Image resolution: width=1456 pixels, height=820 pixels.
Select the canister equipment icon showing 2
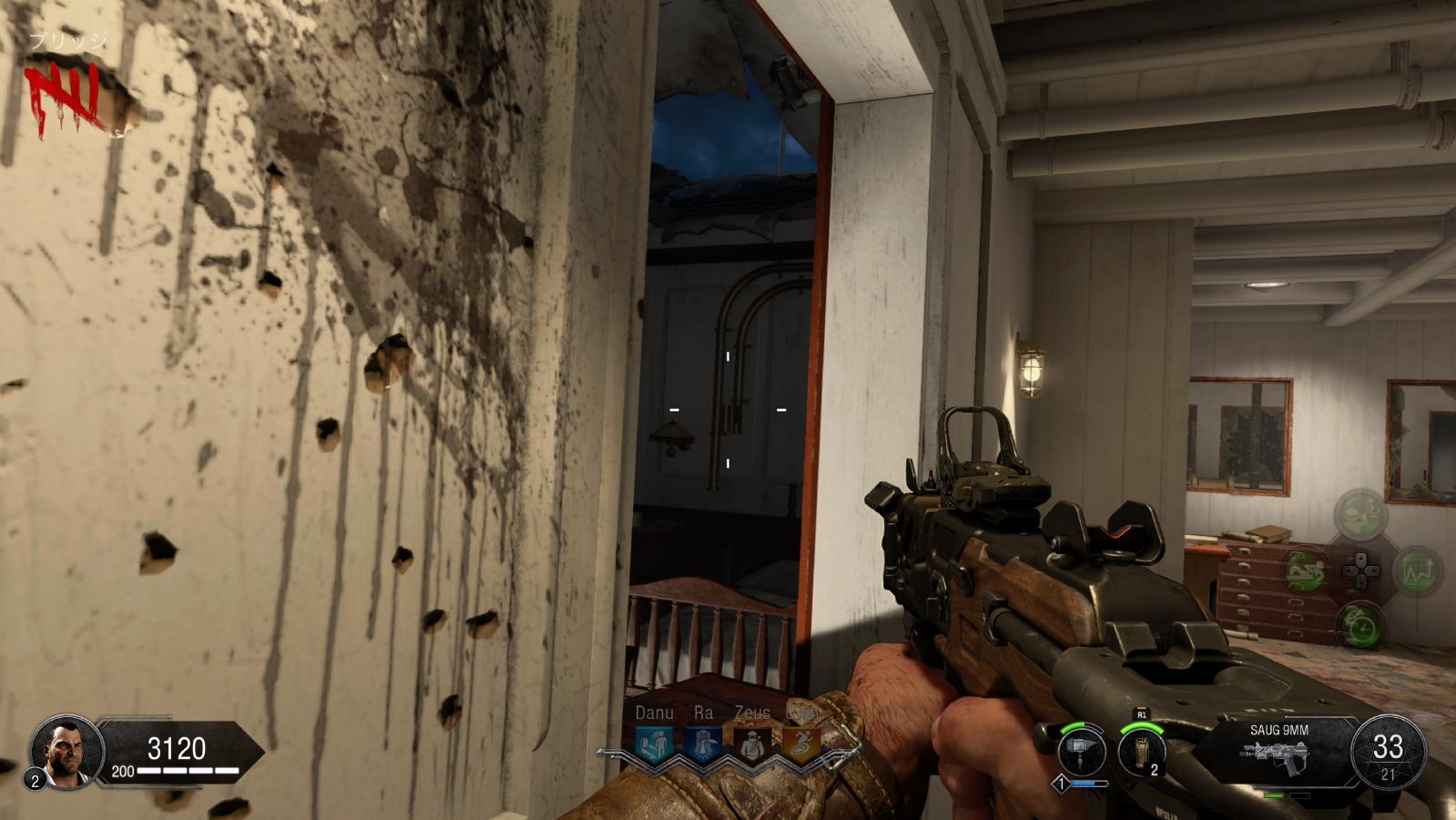pos(1142,753)
